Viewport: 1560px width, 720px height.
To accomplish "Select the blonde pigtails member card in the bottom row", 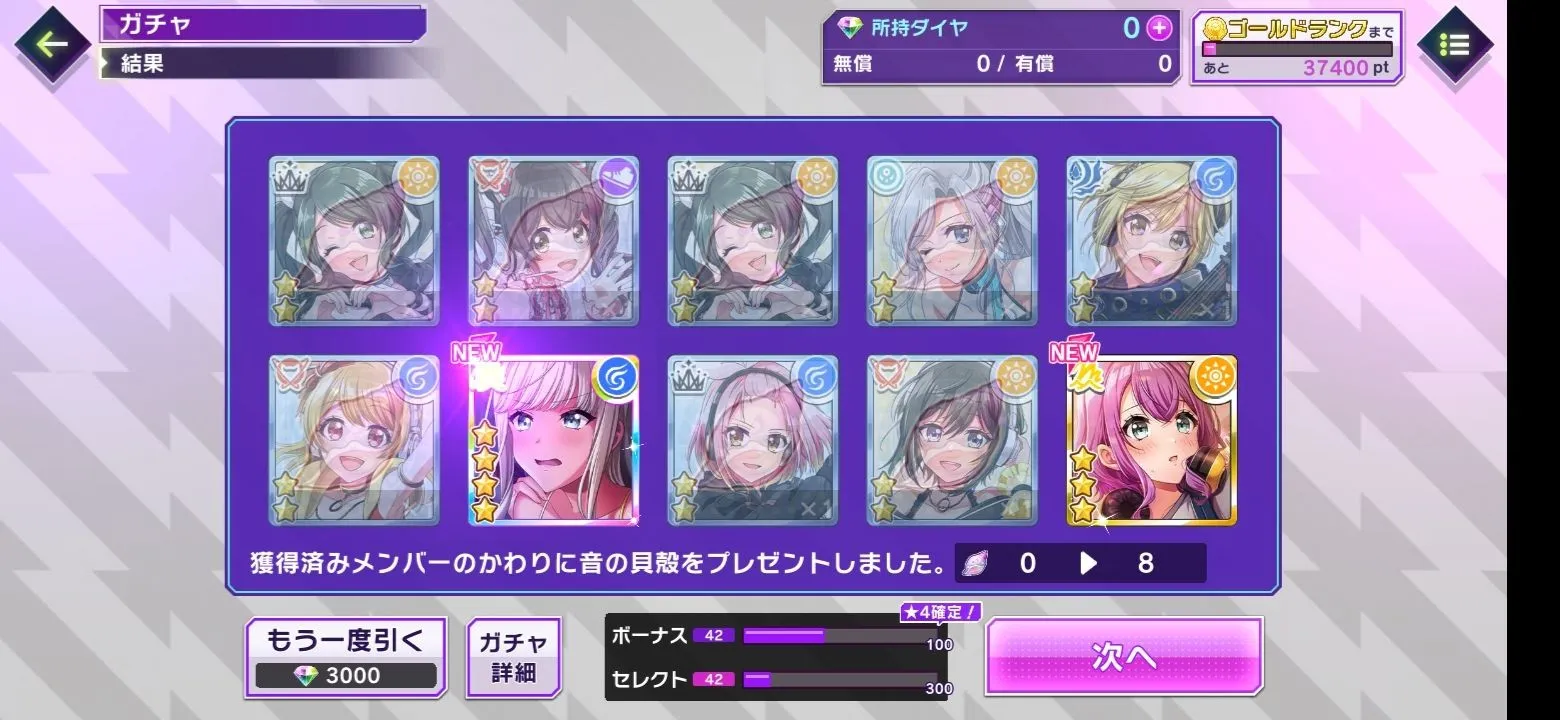I will [x=354, y=440].
